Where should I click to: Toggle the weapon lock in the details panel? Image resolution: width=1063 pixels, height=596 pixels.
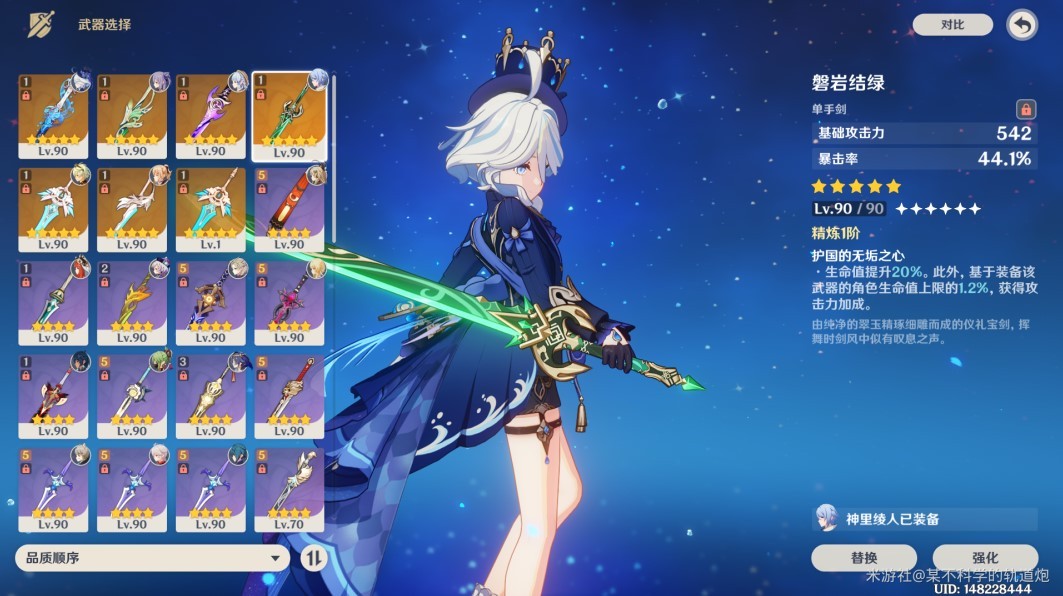(1025, 109)
